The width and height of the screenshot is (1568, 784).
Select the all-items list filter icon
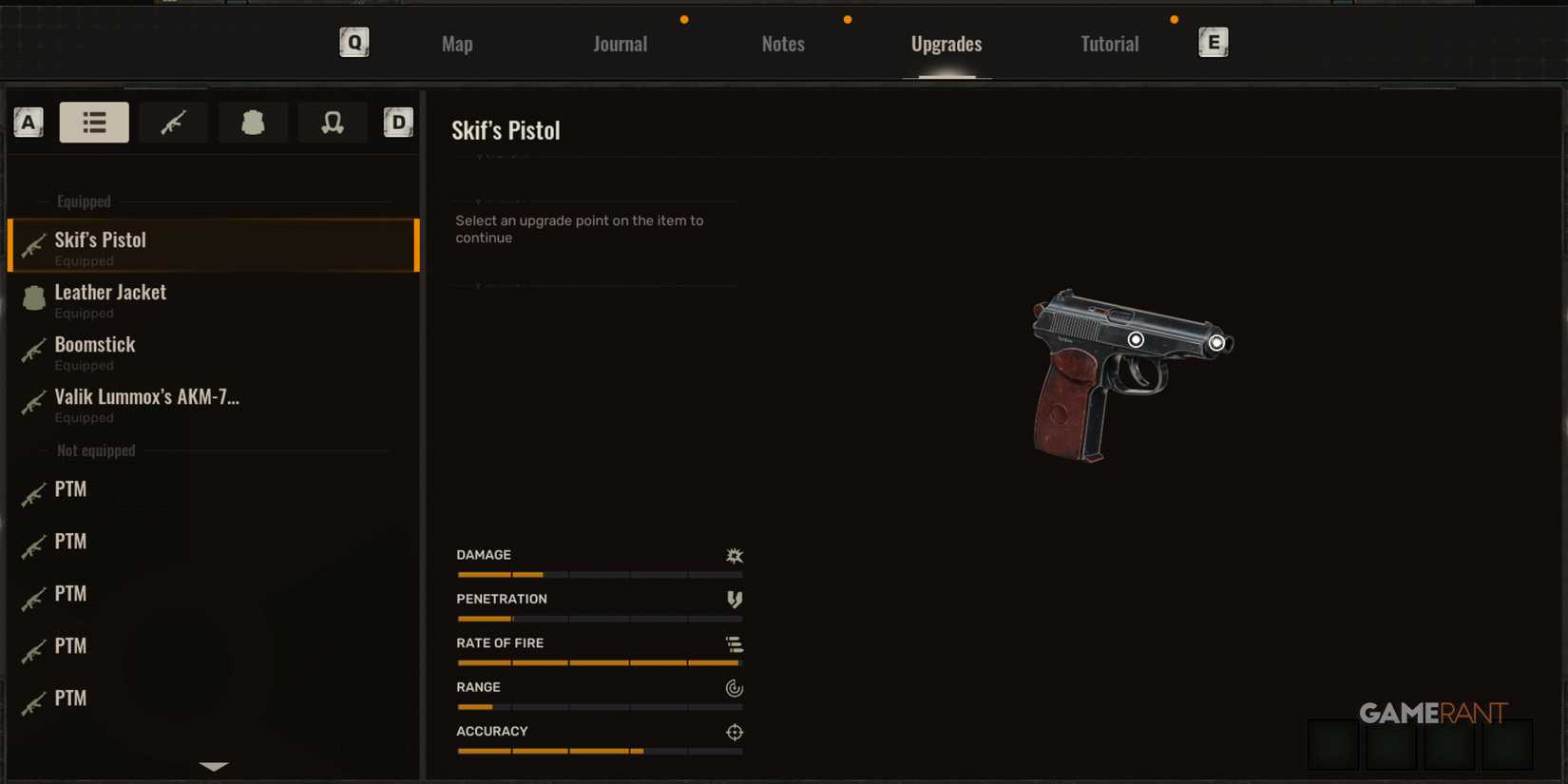93,122
